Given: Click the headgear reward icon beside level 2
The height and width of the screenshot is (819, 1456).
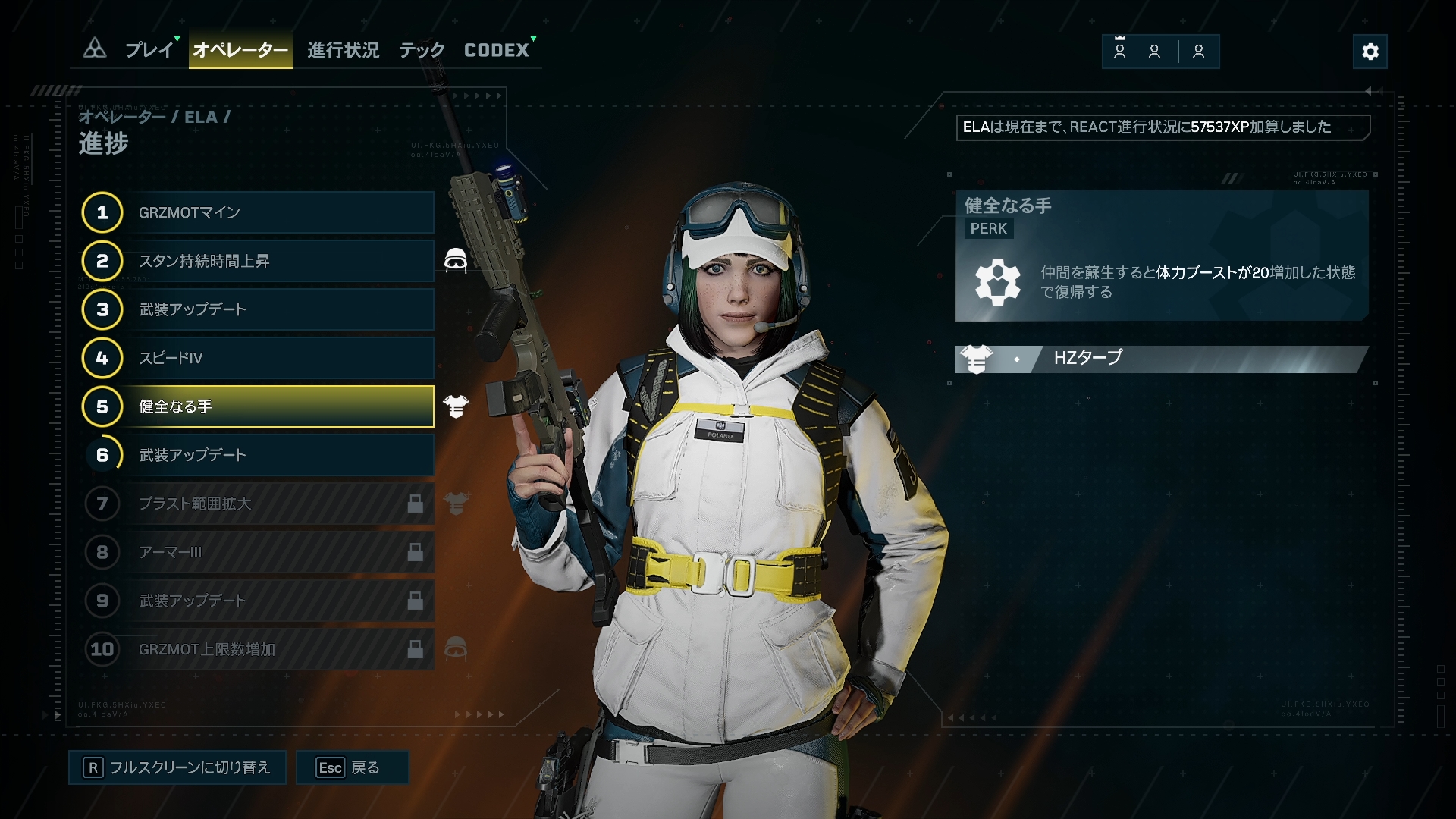Looking at the screenshot, I should tap(455, 261).
